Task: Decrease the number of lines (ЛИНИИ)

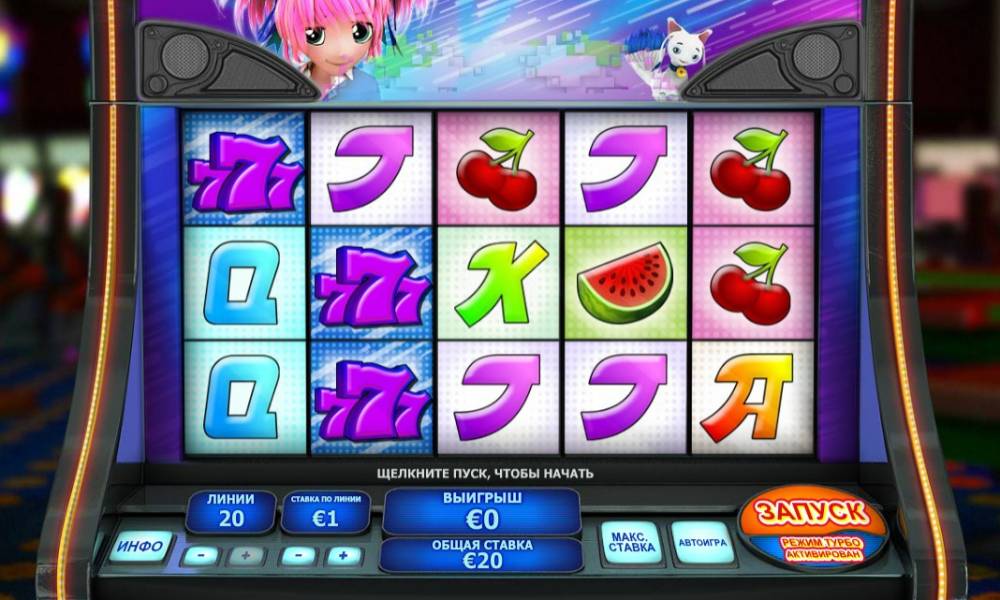Action: (201, 555)
